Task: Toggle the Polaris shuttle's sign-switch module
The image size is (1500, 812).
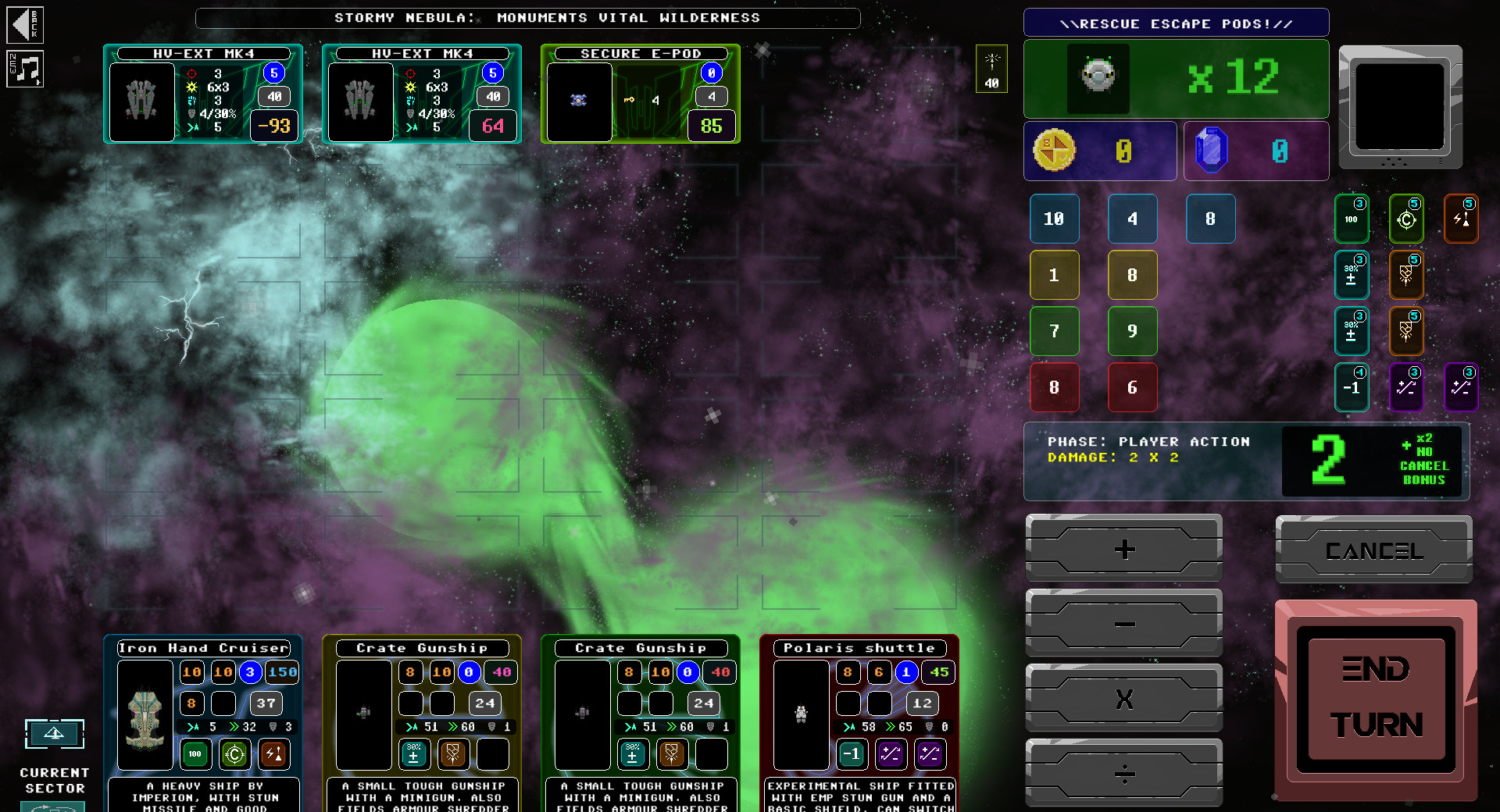Action: 891,754
